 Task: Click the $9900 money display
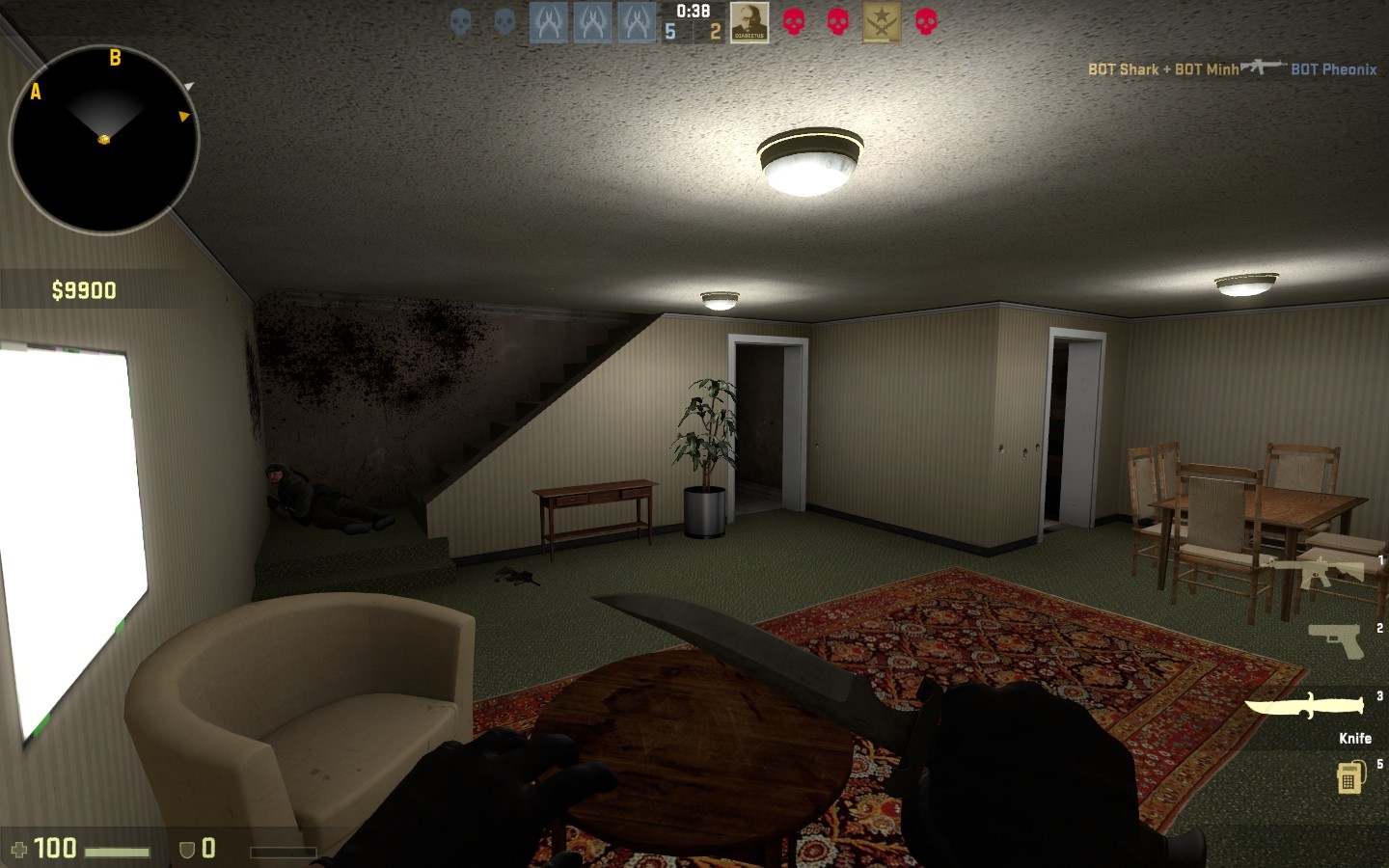84,288
